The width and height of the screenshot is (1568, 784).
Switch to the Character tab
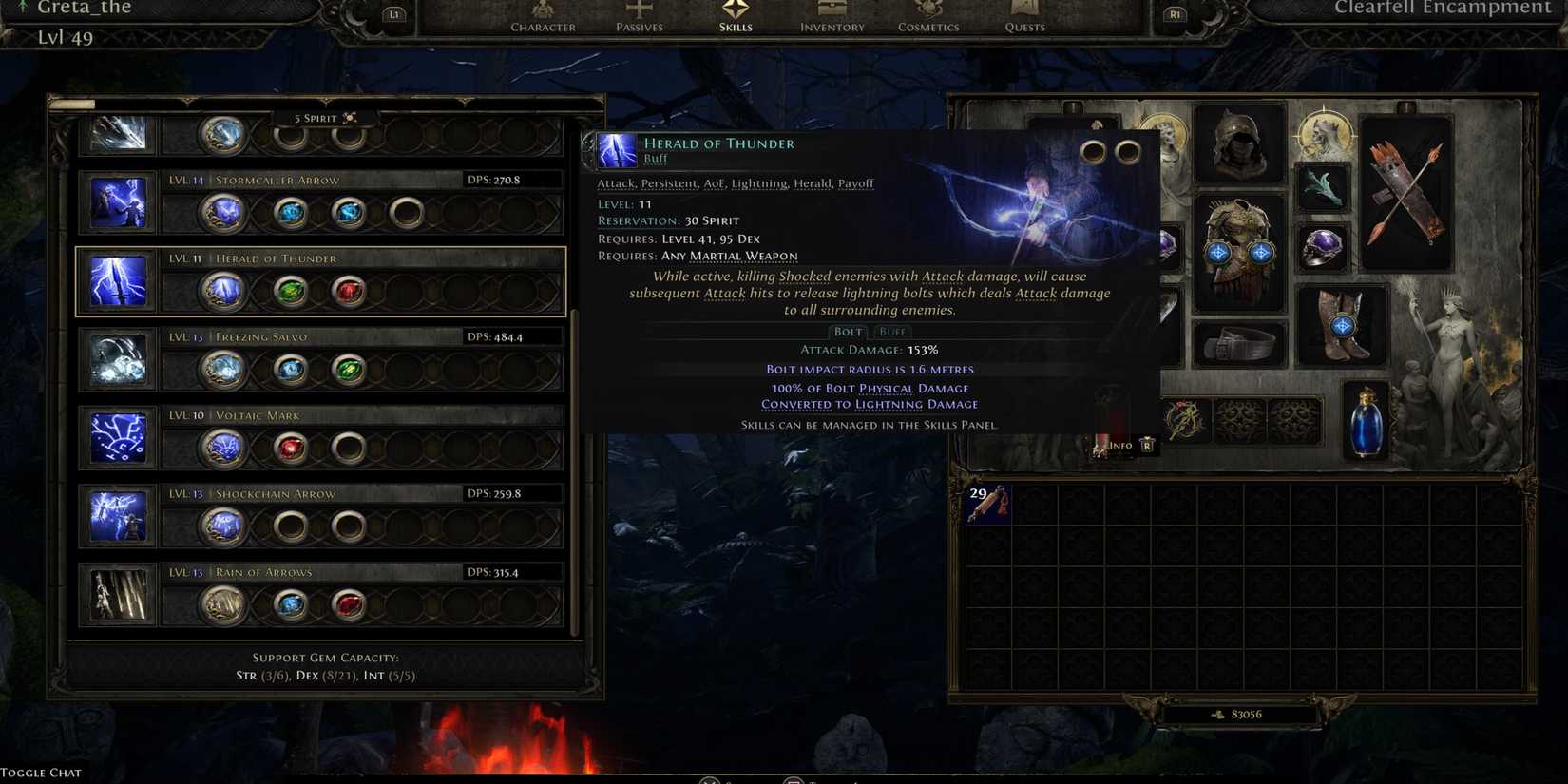tap(543, 16)
